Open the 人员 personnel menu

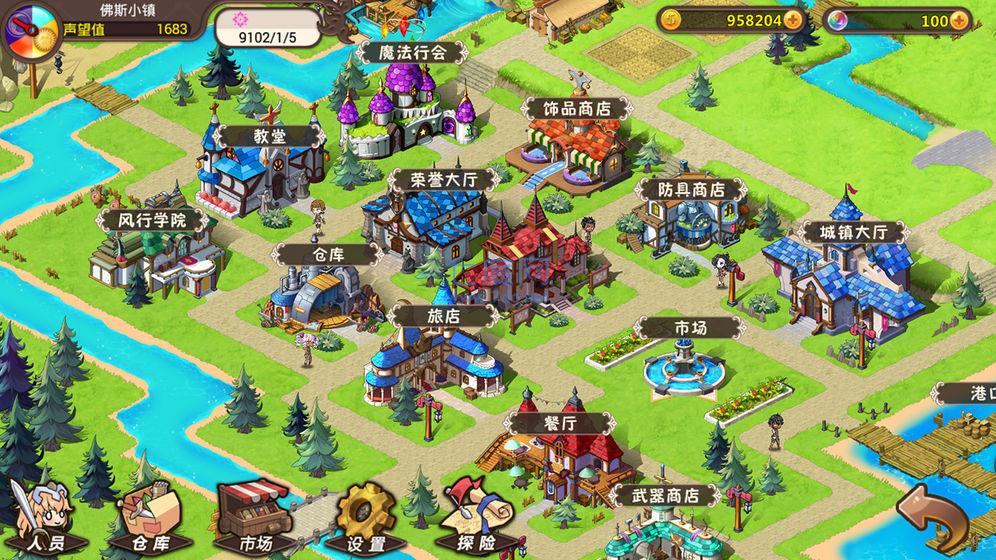[40, 518]
